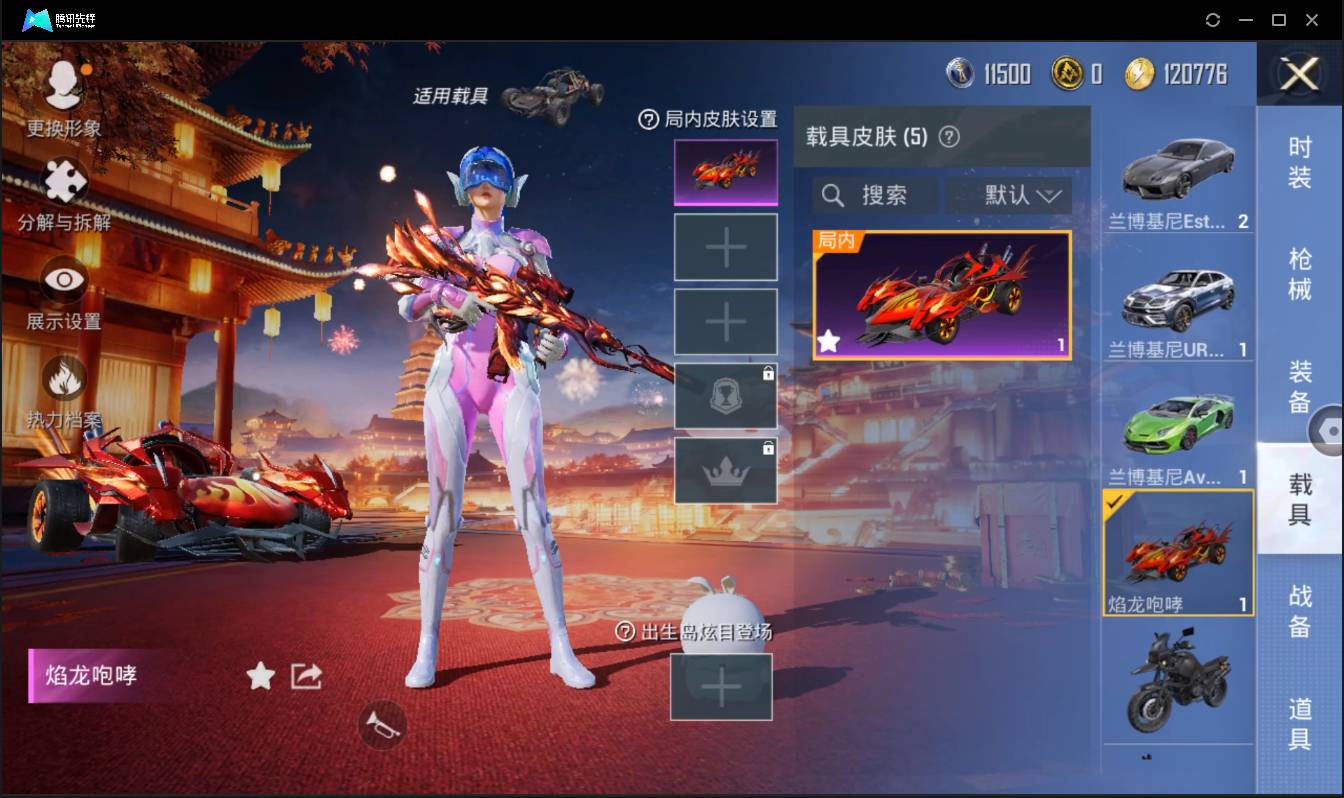This screenshot has height=798, width=1344.
Task: Click the plus under 出生岛炫目登场
Action: [x=721, y=688]
